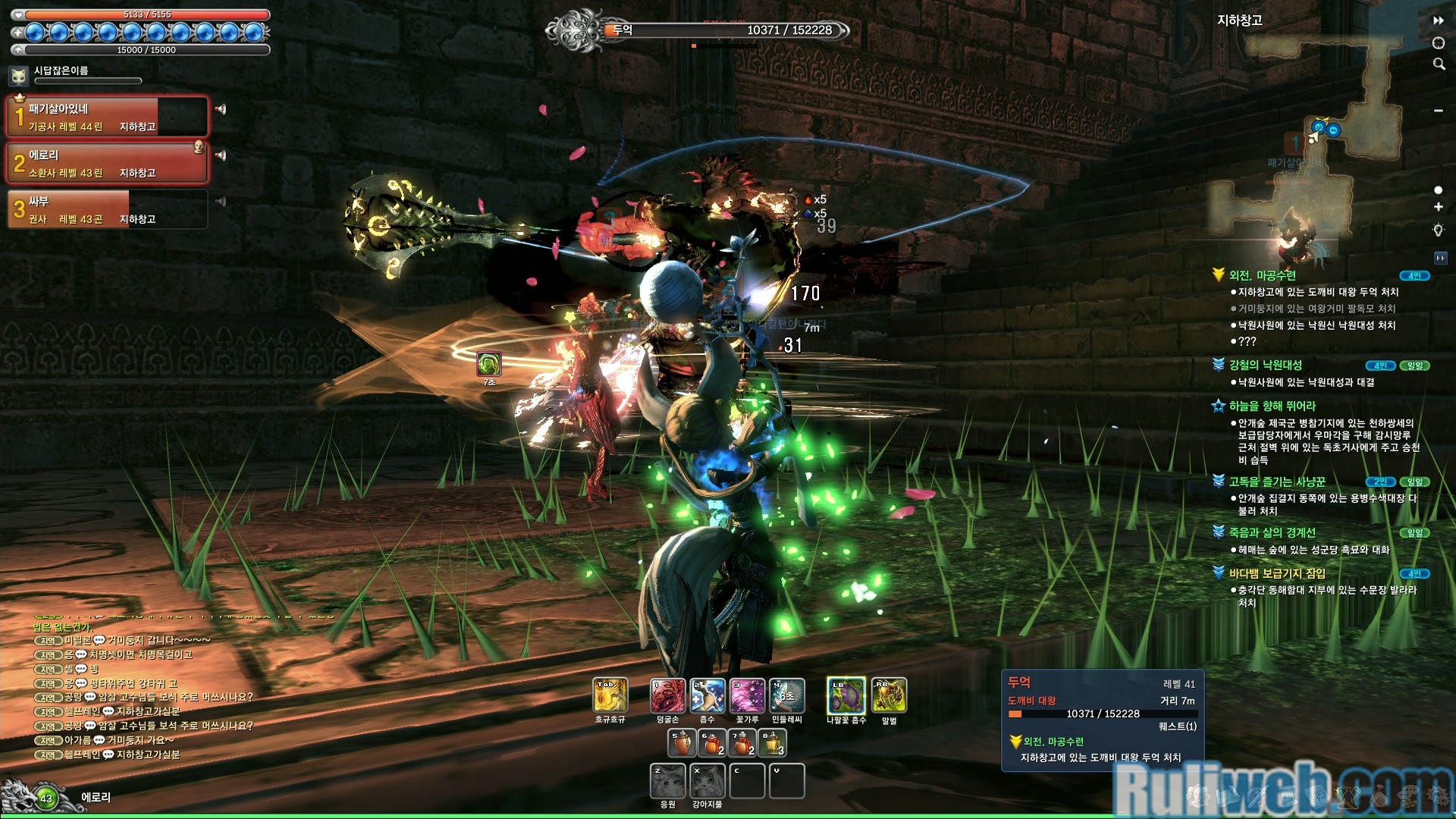
Task: Activate the 나팔꽃 흡수 flower skill
Action: tap(846, 695)
